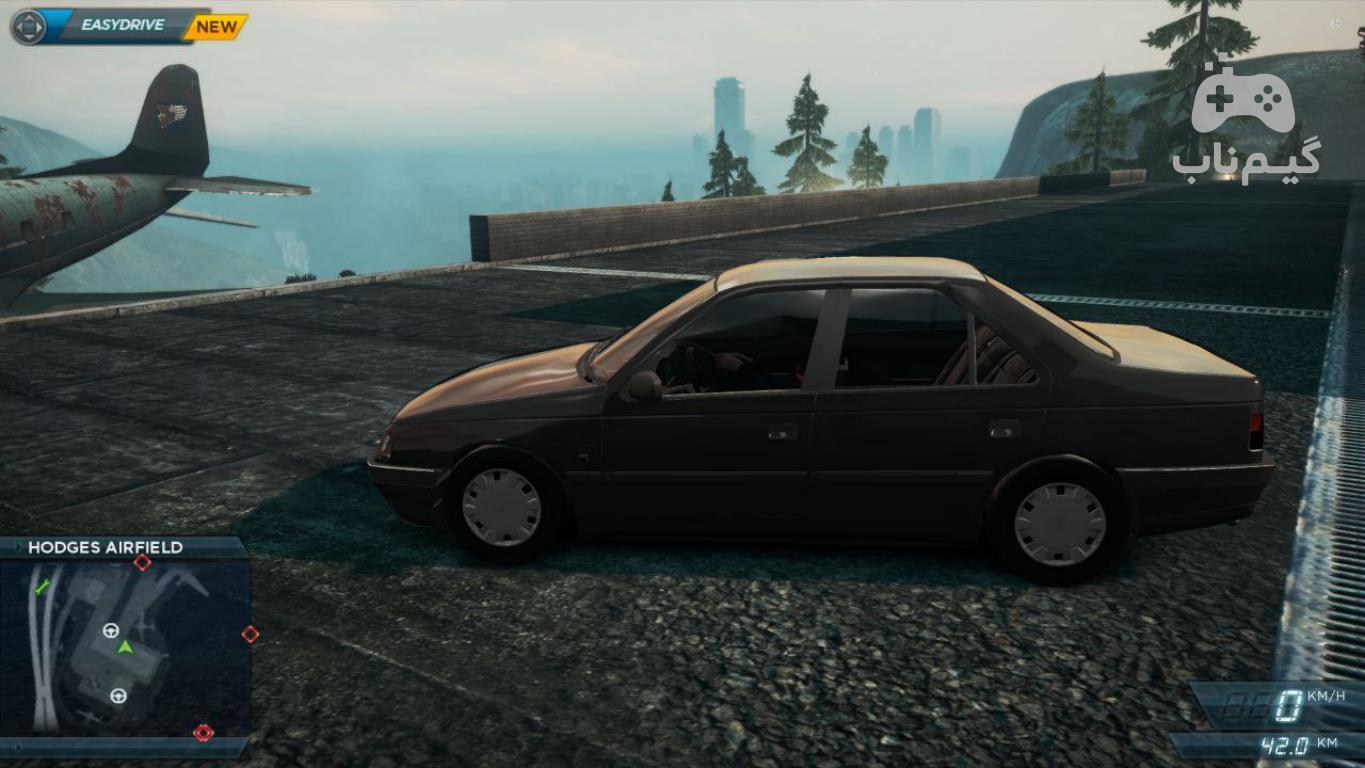Screen dimensions: 1365x768
Task: Click the green player arrow on the minimap
Action: point(125,647)
